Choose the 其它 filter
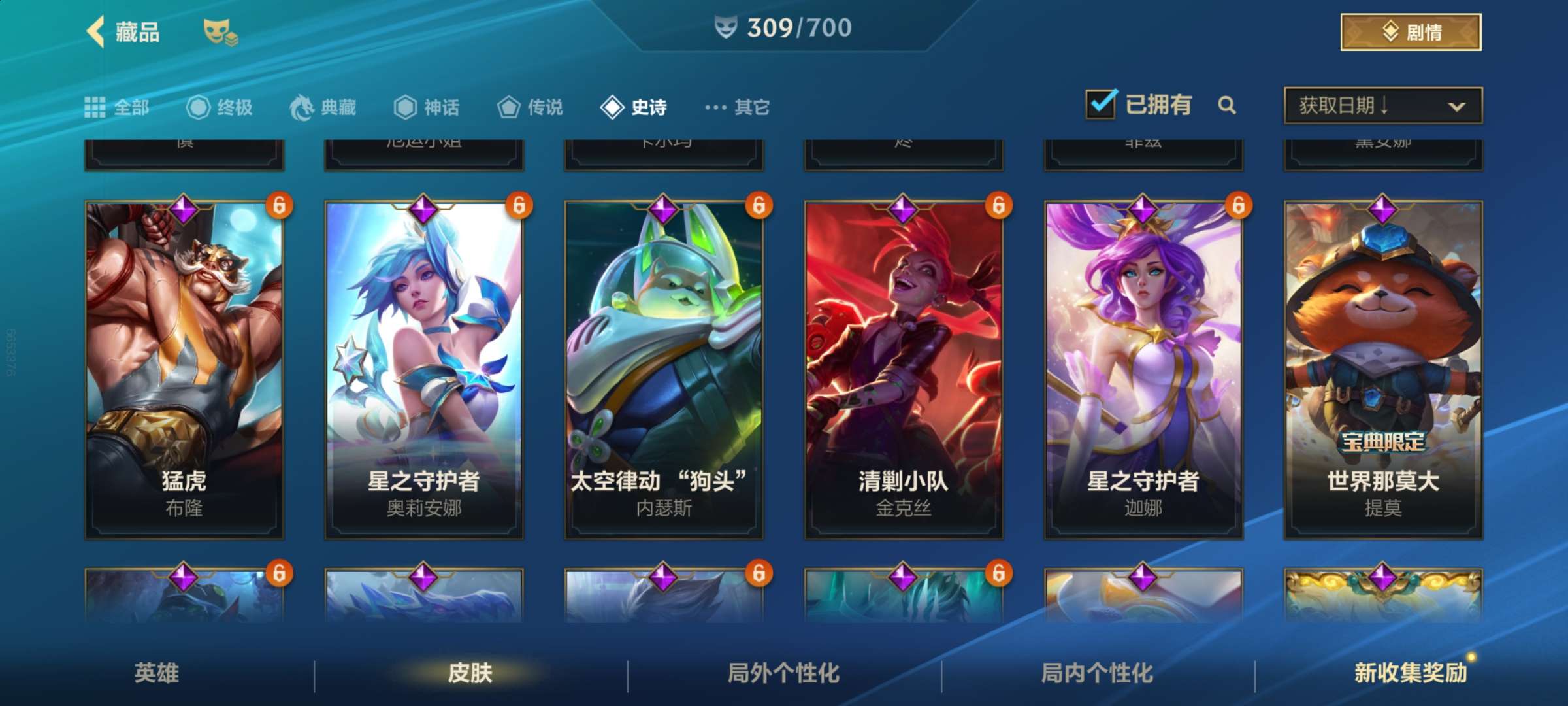 coord(738,107)
